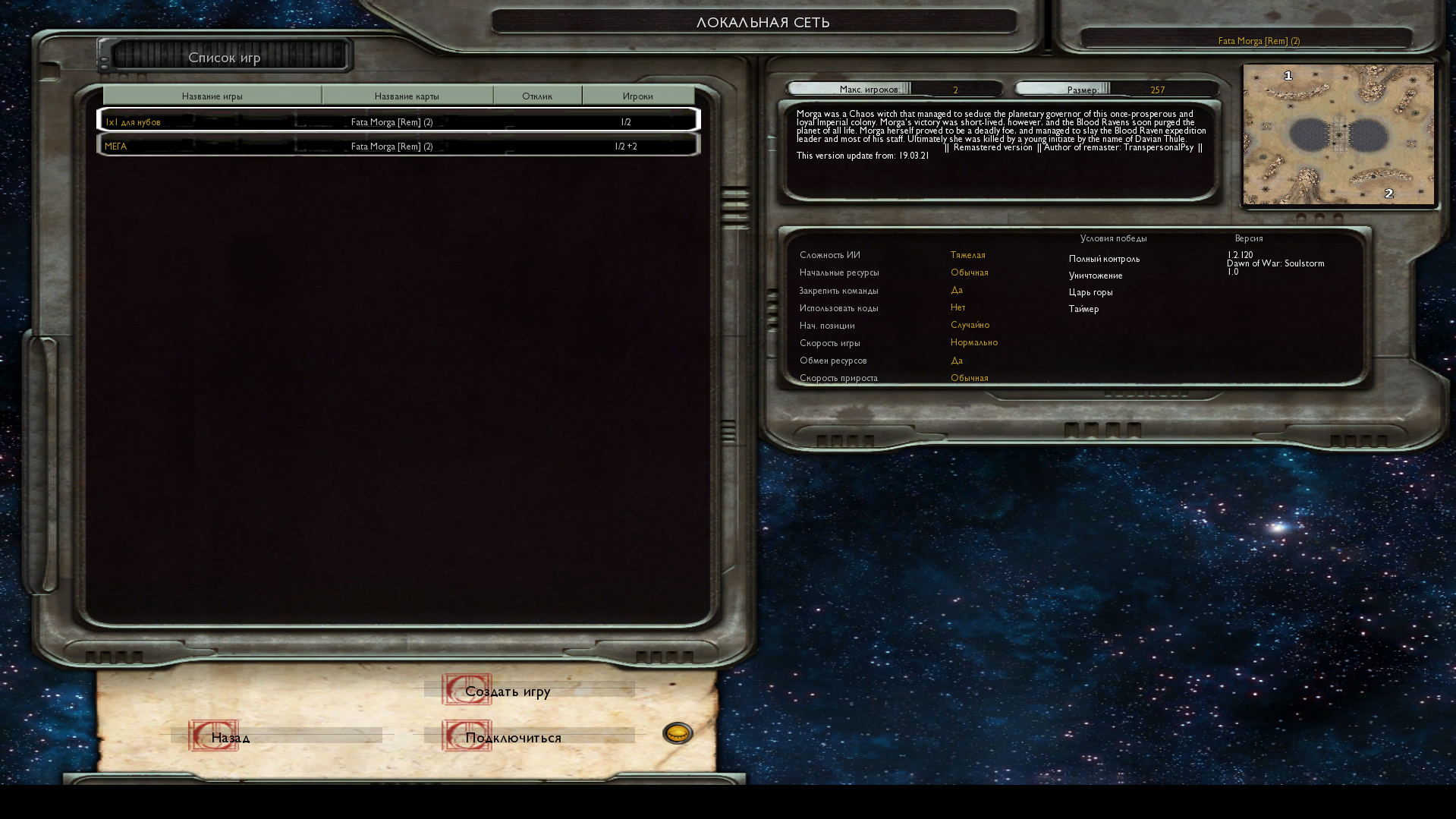
Task: Sort by "Название карты" column header
Action: click(x=407, y=96)
